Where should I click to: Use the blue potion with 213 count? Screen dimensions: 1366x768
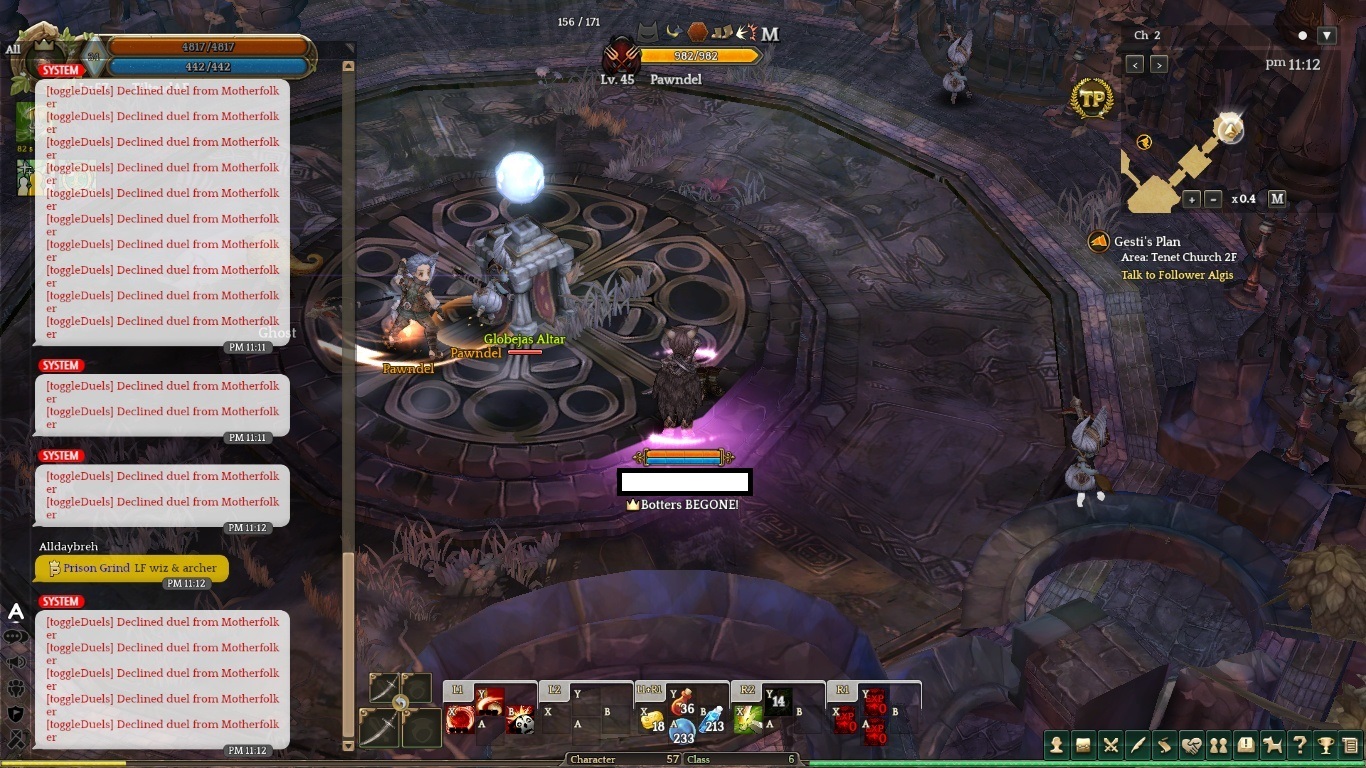(x=710, y=719)
